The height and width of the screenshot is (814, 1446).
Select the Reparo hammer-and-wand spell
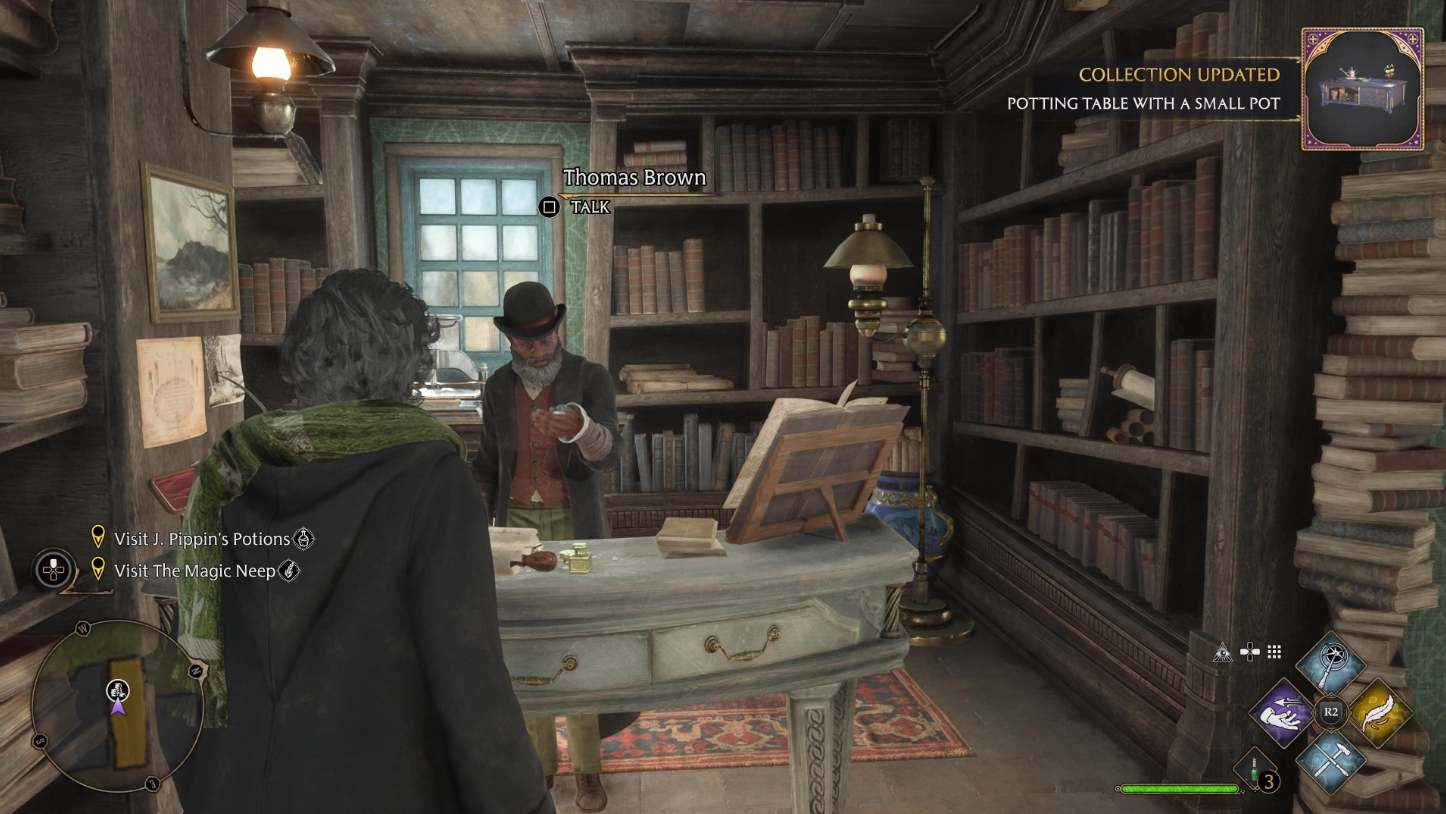click(1331, 760)
